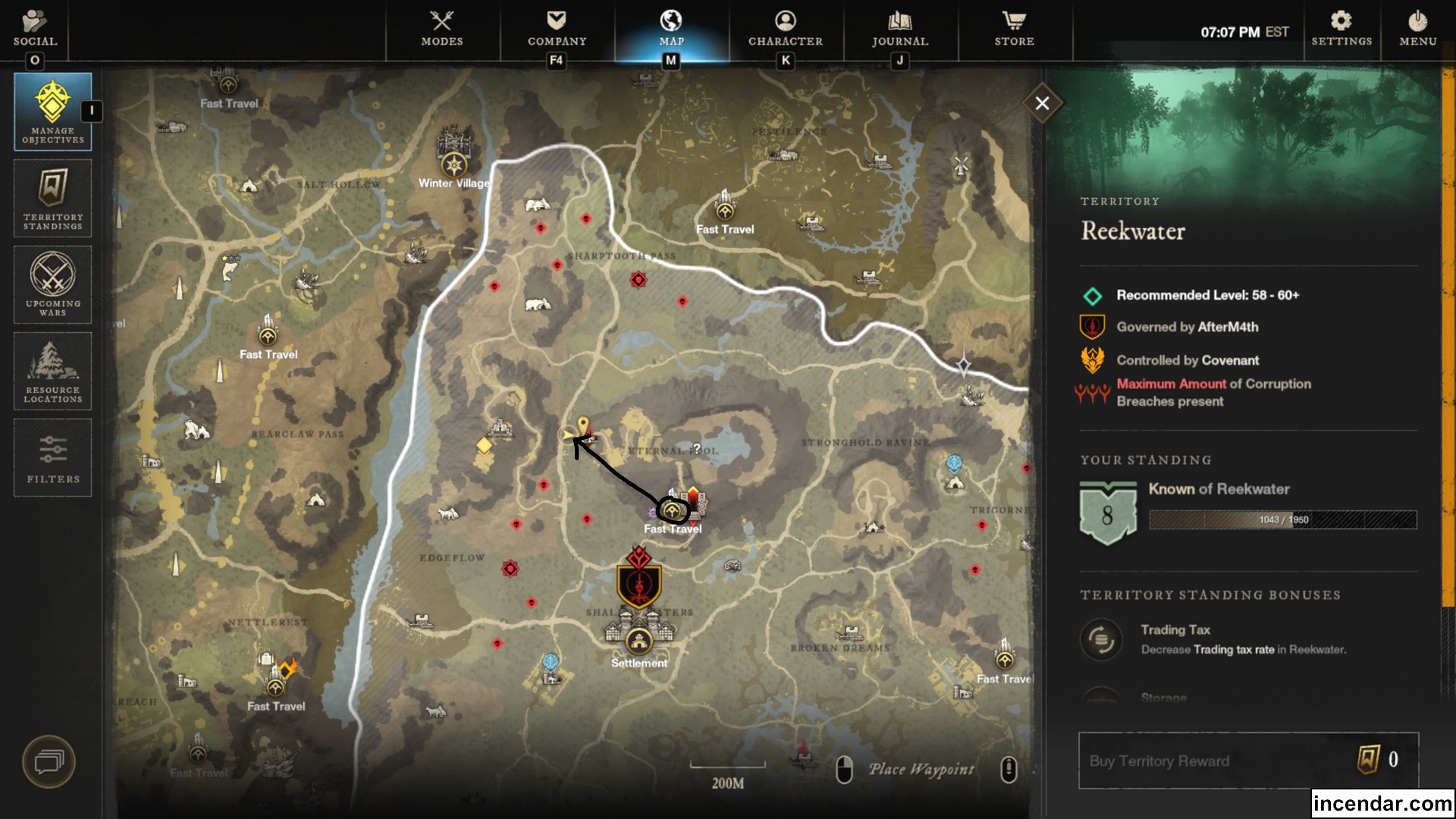Click the Winter Village fast travel point

click(453, 165)
